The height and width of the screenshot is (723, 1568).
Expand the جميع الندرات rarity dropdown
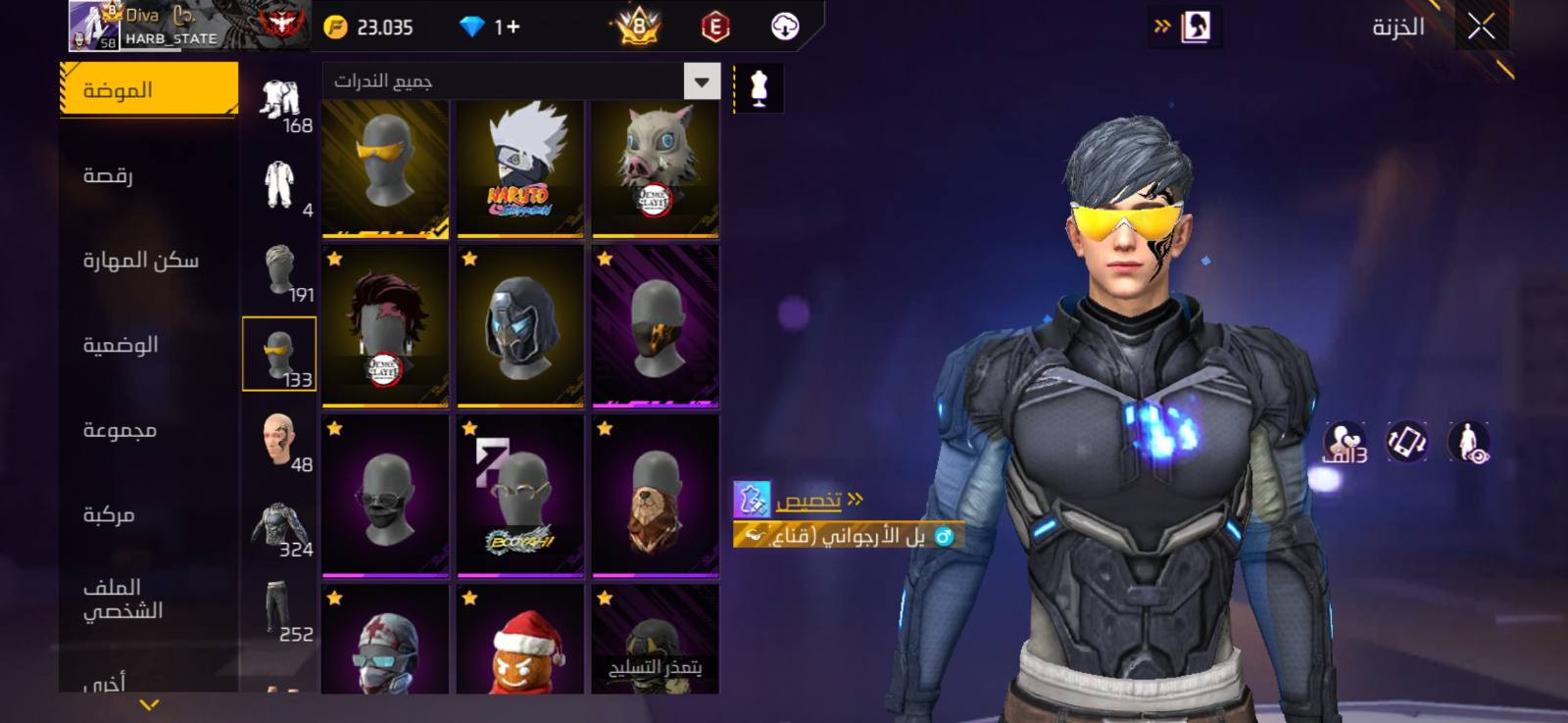(702, 81)
